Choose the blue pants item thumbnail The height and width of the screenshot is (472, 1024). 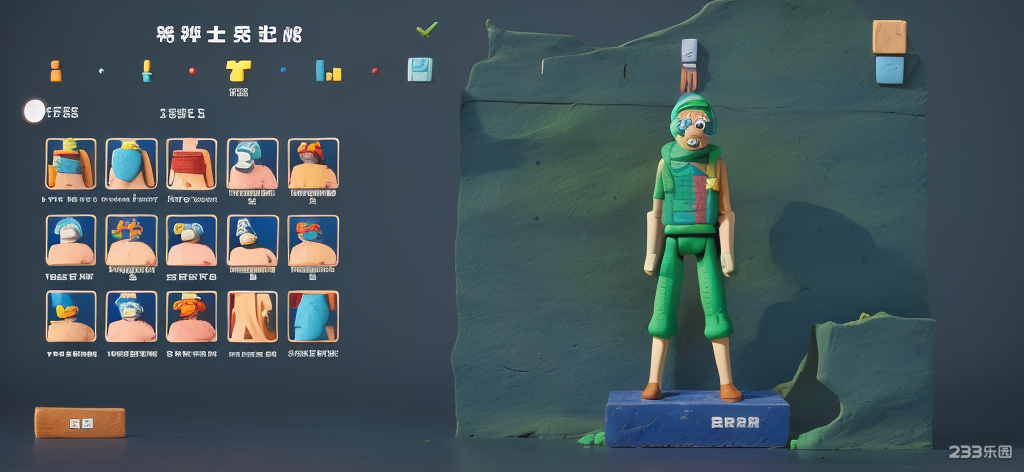[313, 316]
